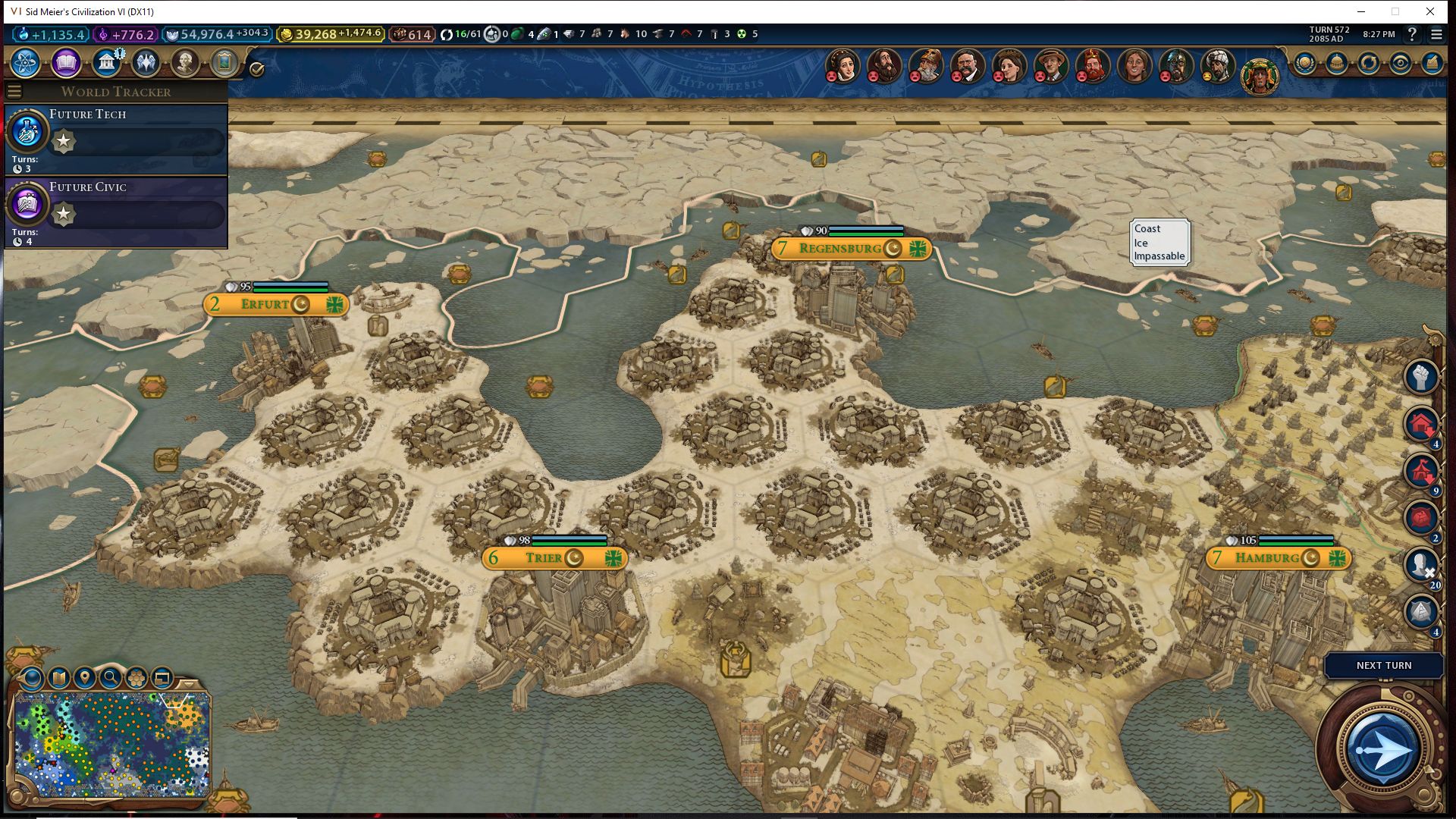Open the Regensburg city banner
Screen dimensions: 1456x819
point(840,249)
